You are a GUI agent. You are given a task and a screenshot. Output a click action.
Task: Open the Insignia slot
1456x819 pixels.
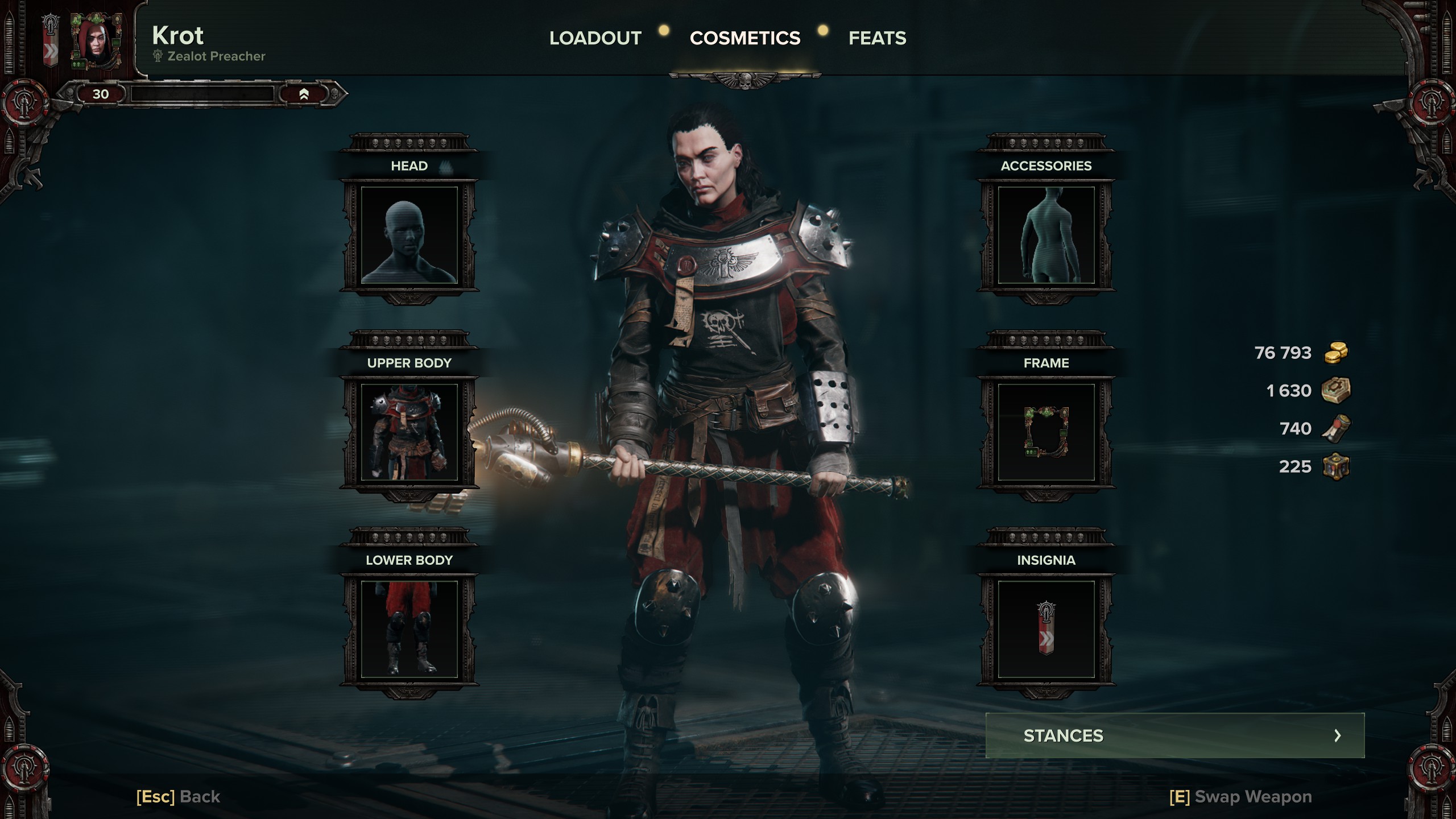click(x=1046, y=629)
